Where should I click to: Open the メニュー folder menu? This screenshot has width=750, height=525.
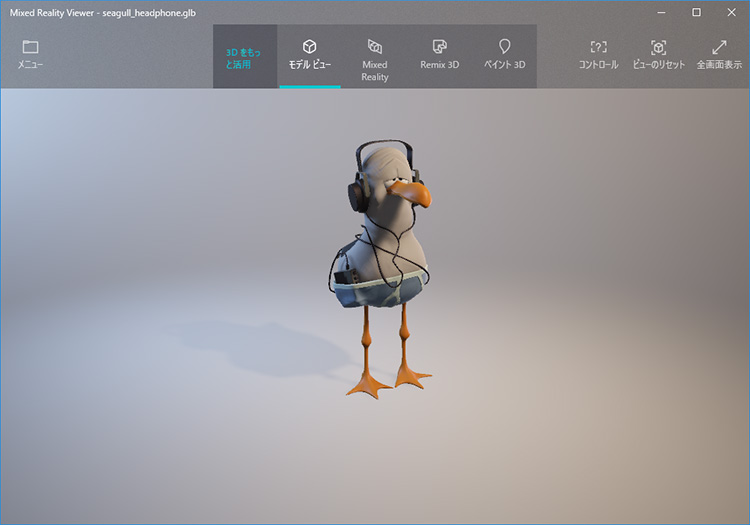click(30, 55)
